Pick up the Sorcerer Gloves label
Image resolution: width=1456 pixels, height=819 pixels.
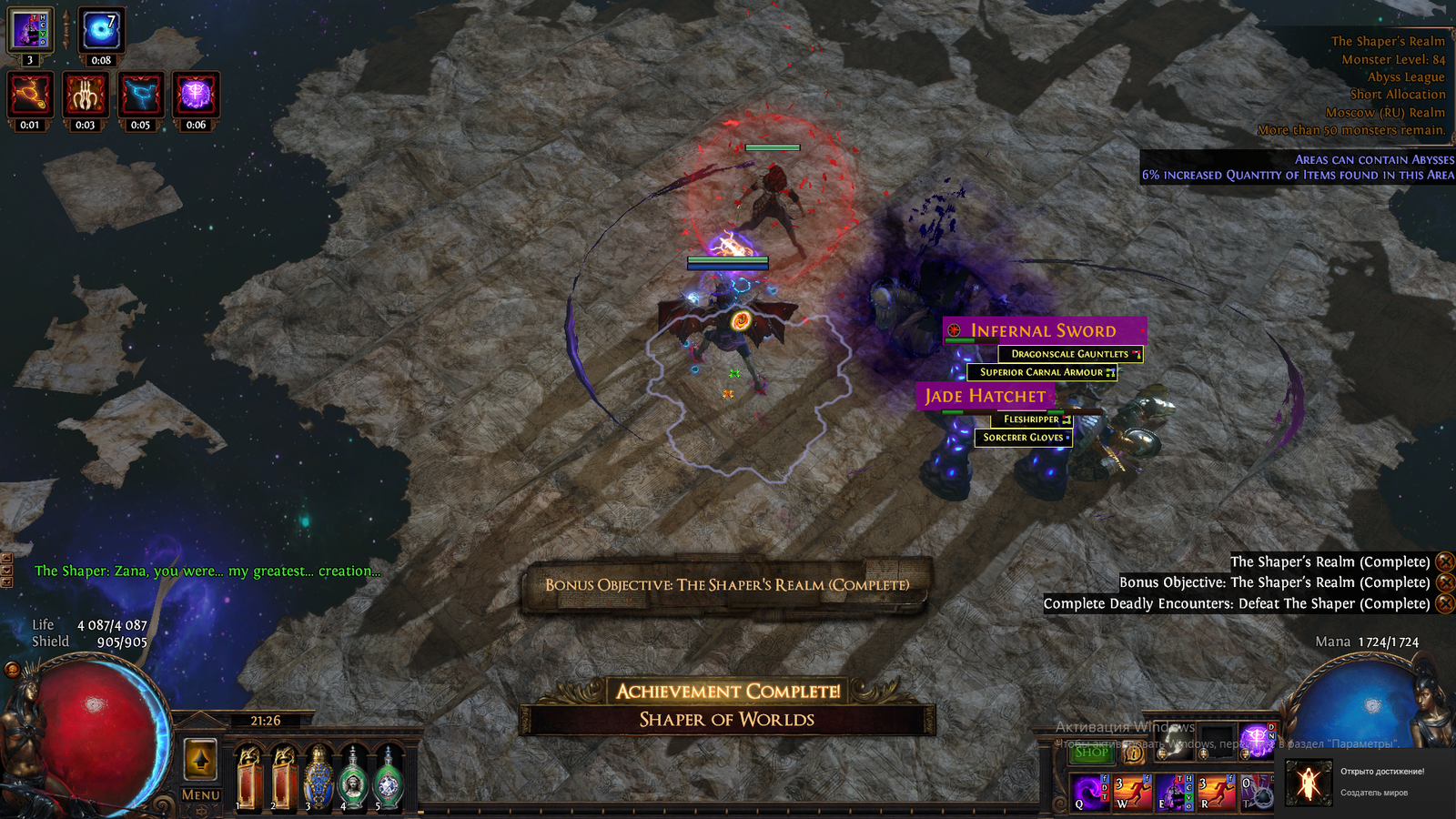[x=1023, y=438]
